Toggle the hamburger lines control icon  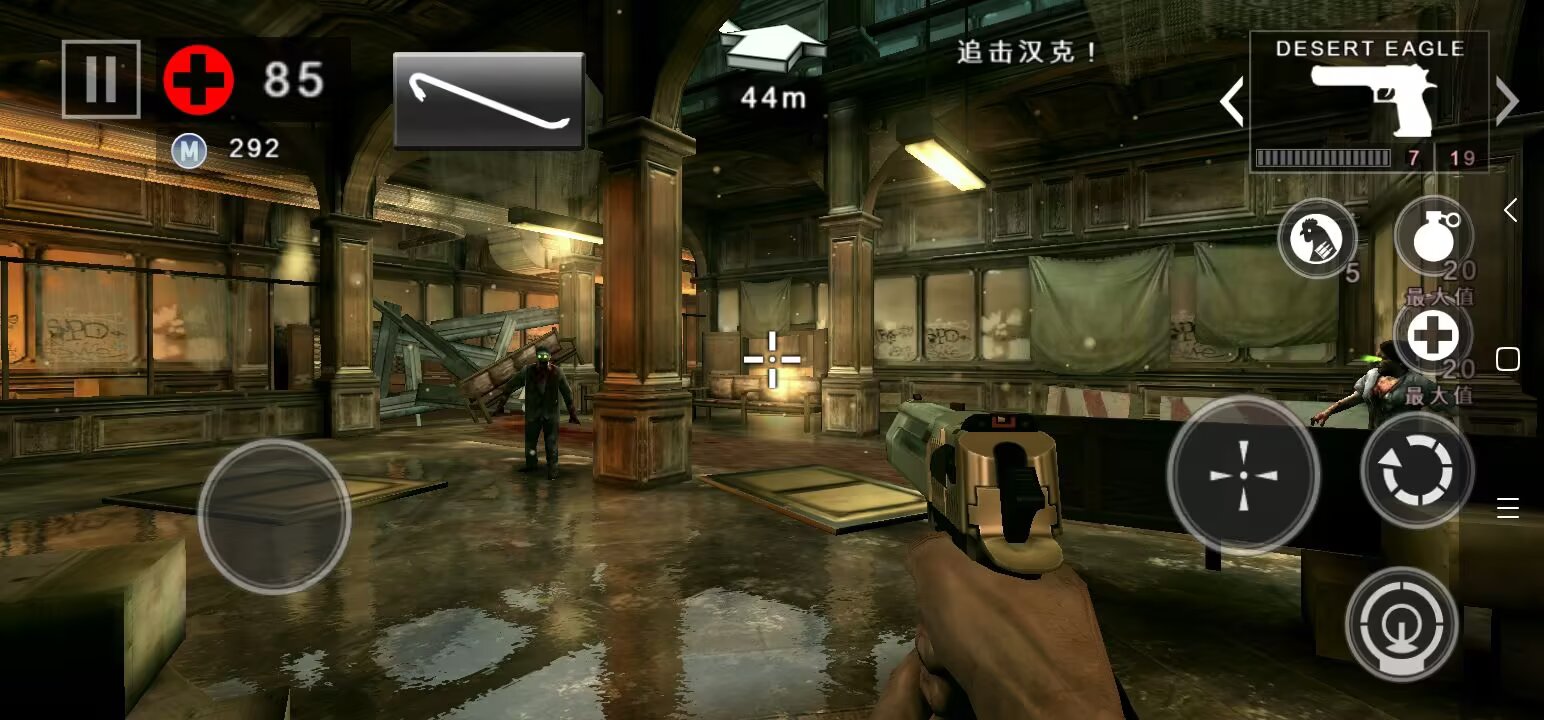[1508, 508]
